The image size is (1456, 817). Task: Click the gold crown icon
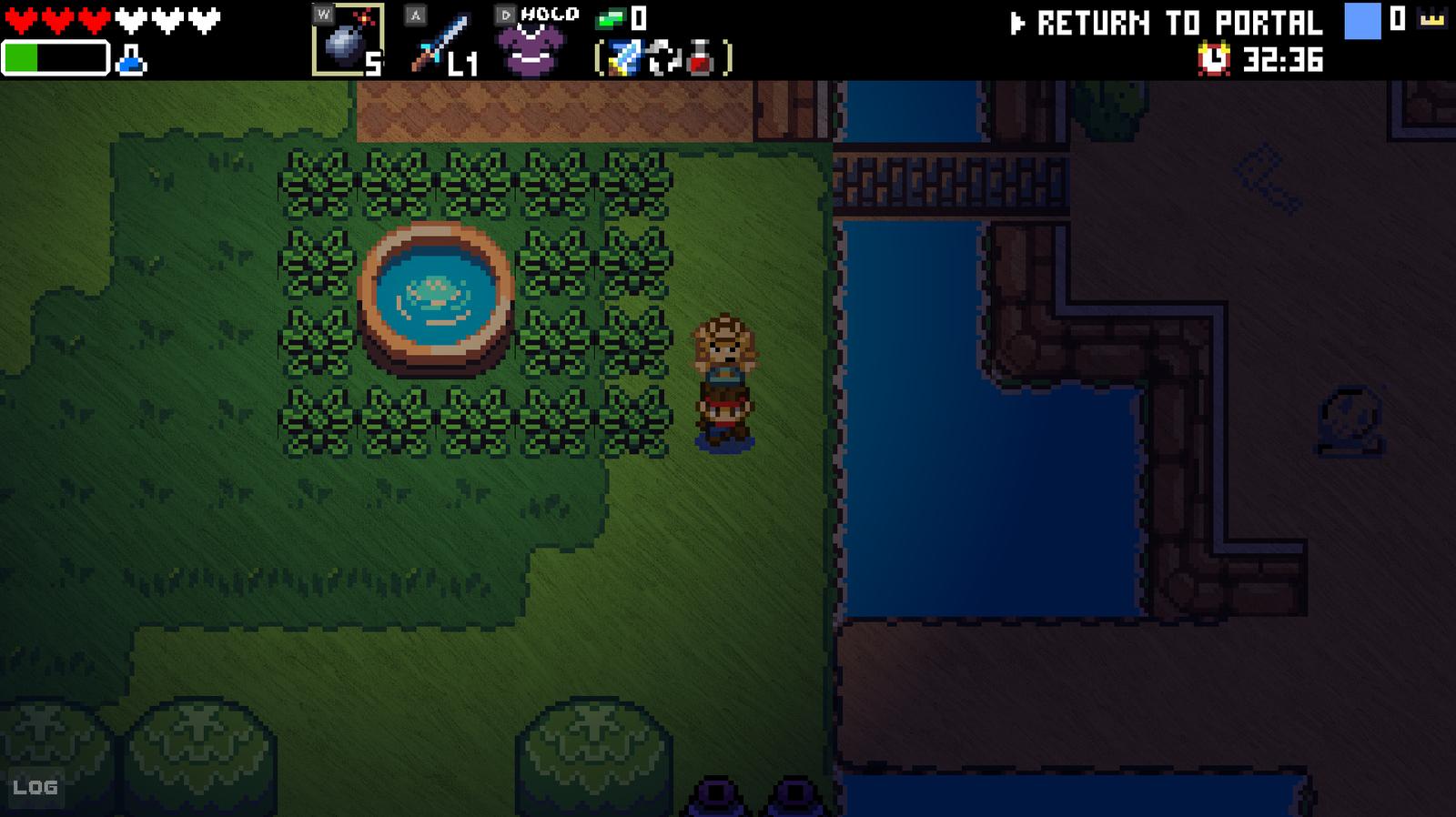point(1432,19)
